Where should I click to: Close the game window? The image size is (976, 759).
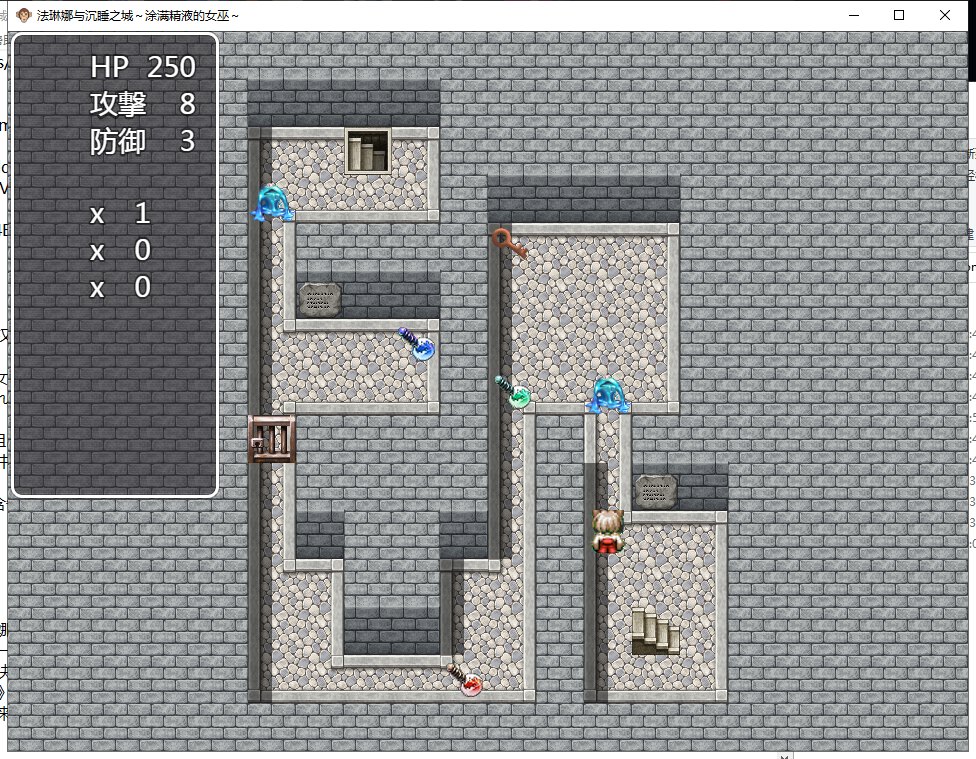click(x=945, y=15)
